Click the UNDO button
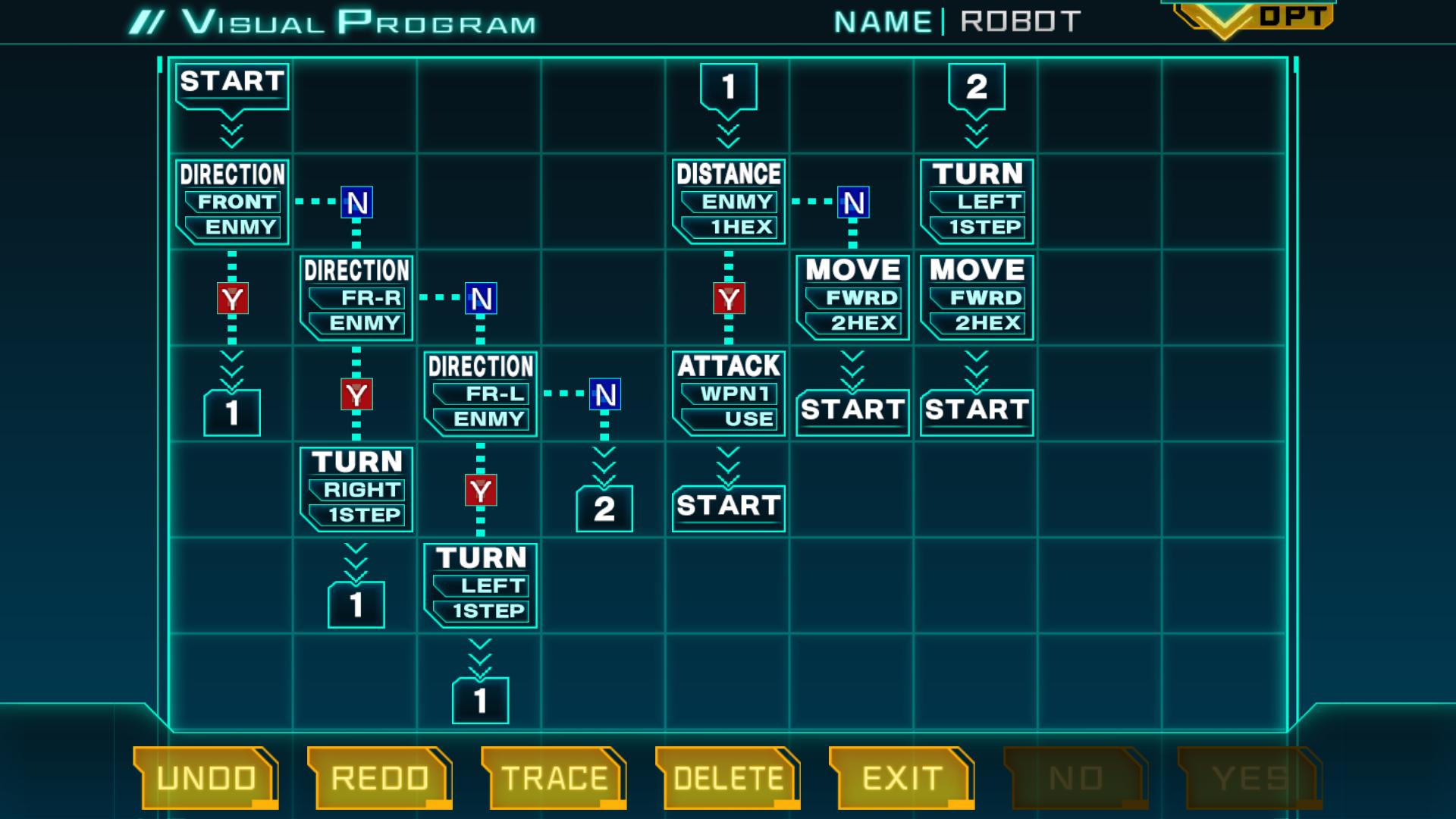Image resolution: width=1456 pixels, height=819 pixels. 206,778
